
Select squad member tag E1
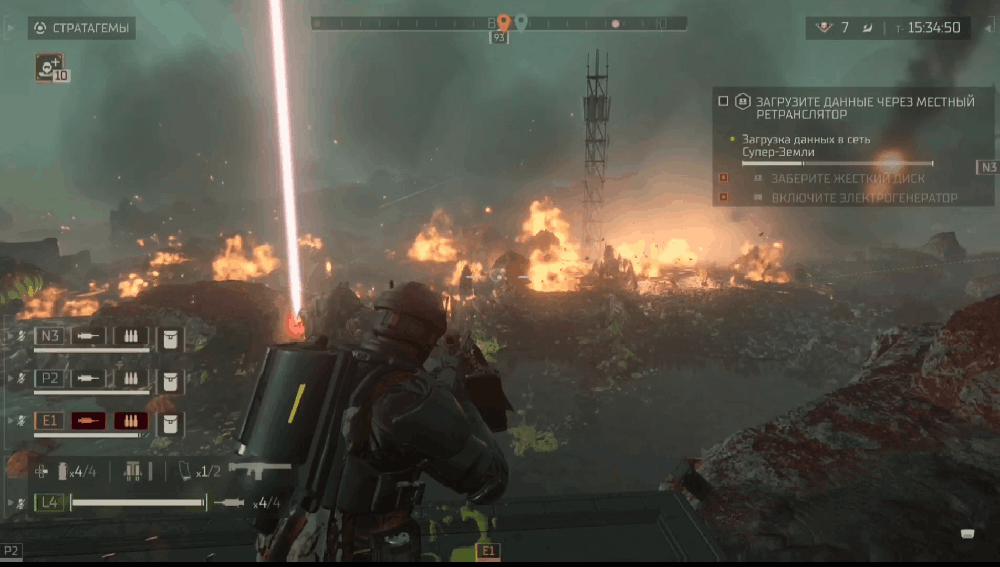(50, 421)
